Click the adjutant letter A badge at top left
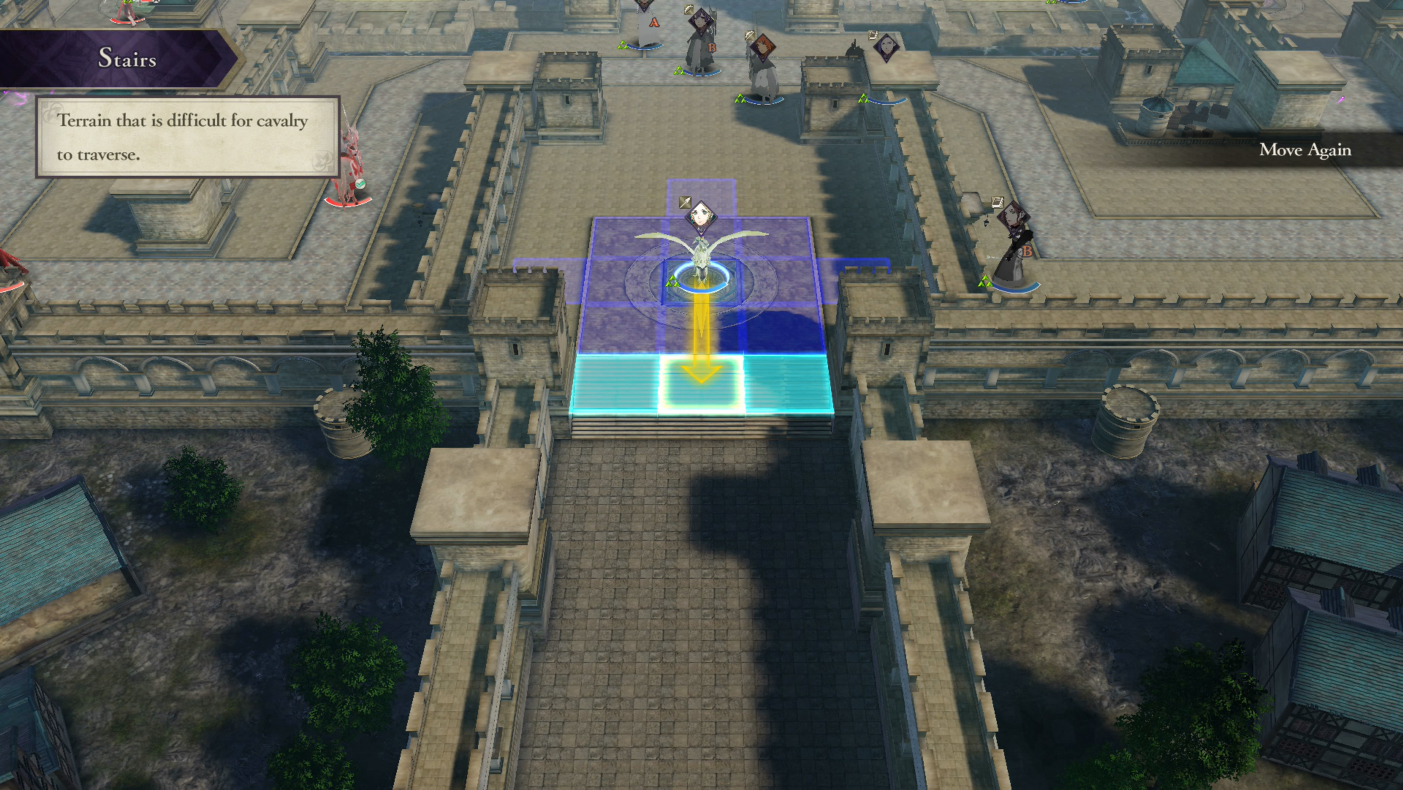The width and height of the screenshot is (1403, 790). [x=654, y=22]
